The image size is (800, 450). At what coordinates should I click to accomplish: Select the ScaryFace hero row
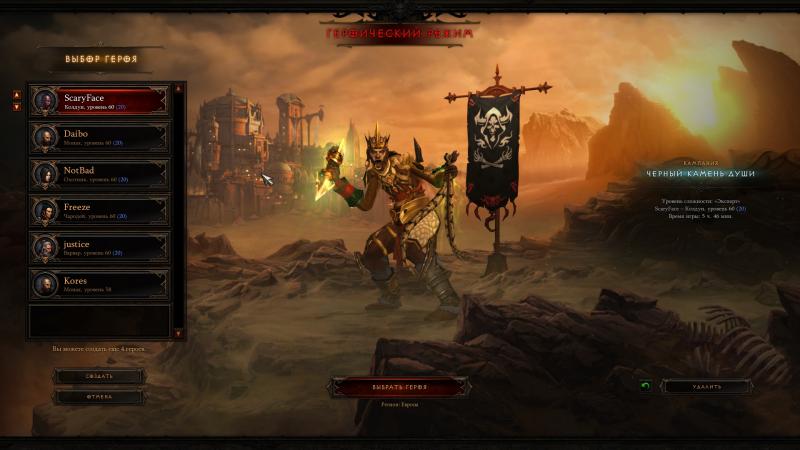[99, 101]
